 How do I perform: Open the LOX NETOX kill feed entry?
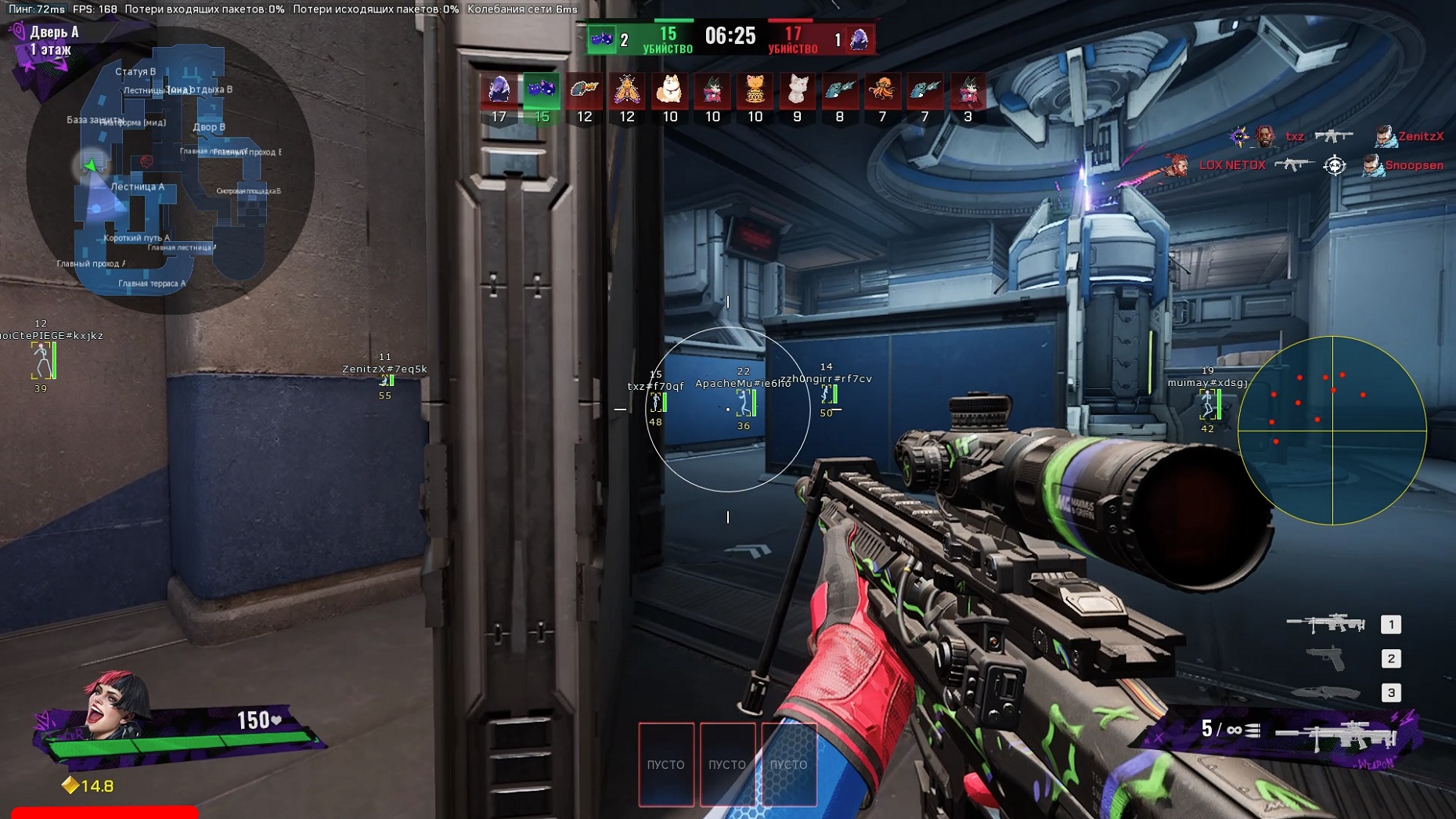1231,165
